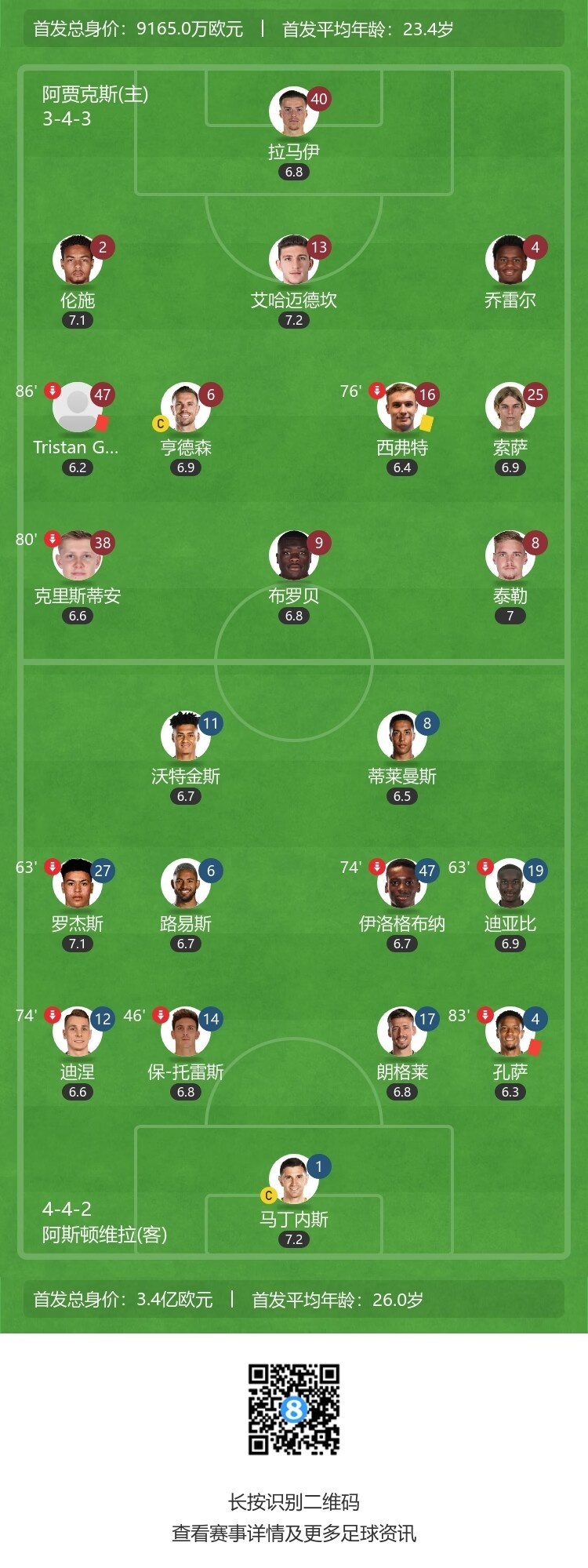Image resolution: width=588 pixels, height=1568 pixels.
Task: Tap 罗杰斯 number 27 avatar
Action: [77, 884]
